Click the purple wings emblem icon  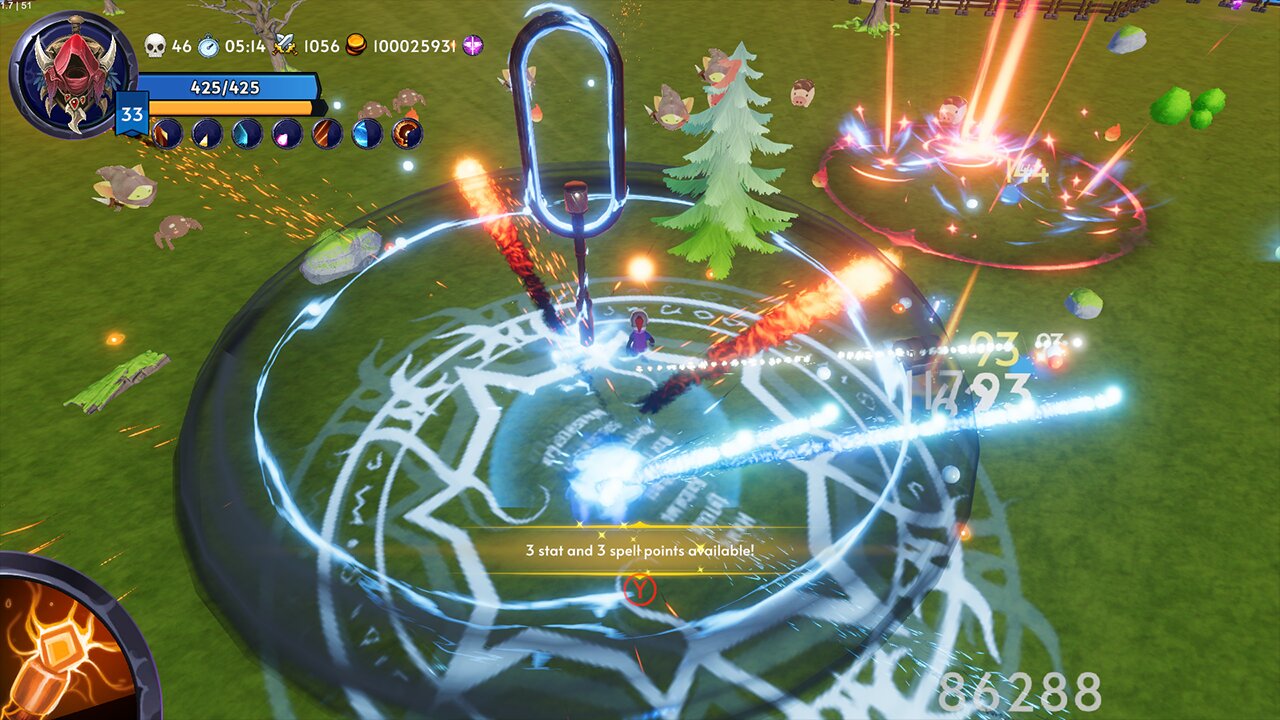point(471,45)
